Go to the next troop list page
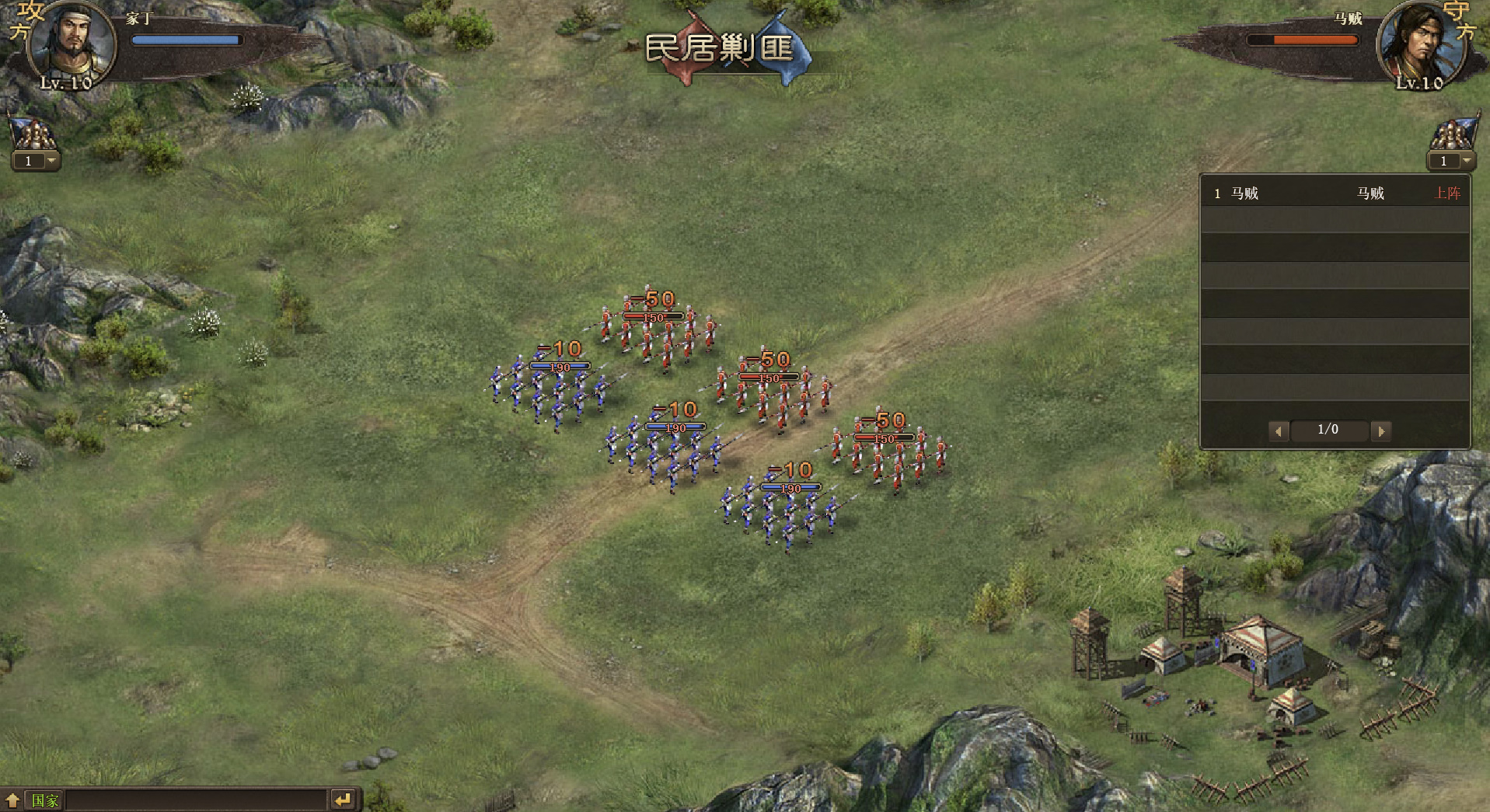 point(1380,430)
